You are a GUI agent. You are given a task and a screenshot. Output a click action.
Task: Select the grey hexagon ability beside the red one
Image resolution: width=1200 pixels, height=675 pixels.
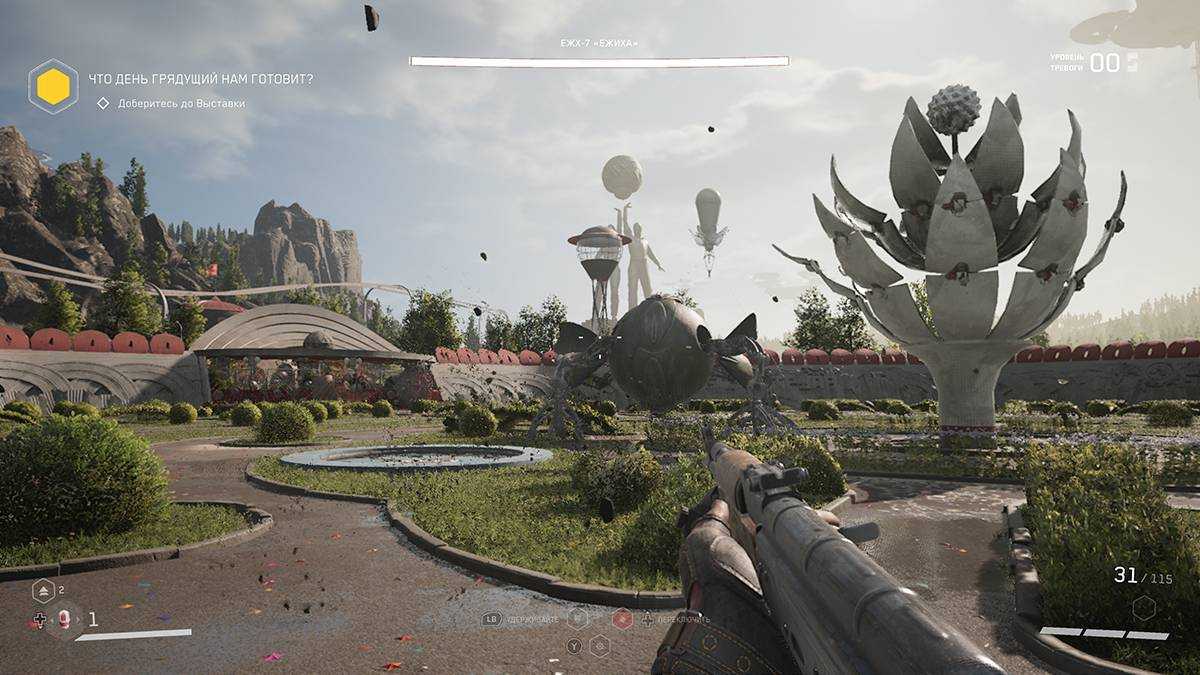577,619
